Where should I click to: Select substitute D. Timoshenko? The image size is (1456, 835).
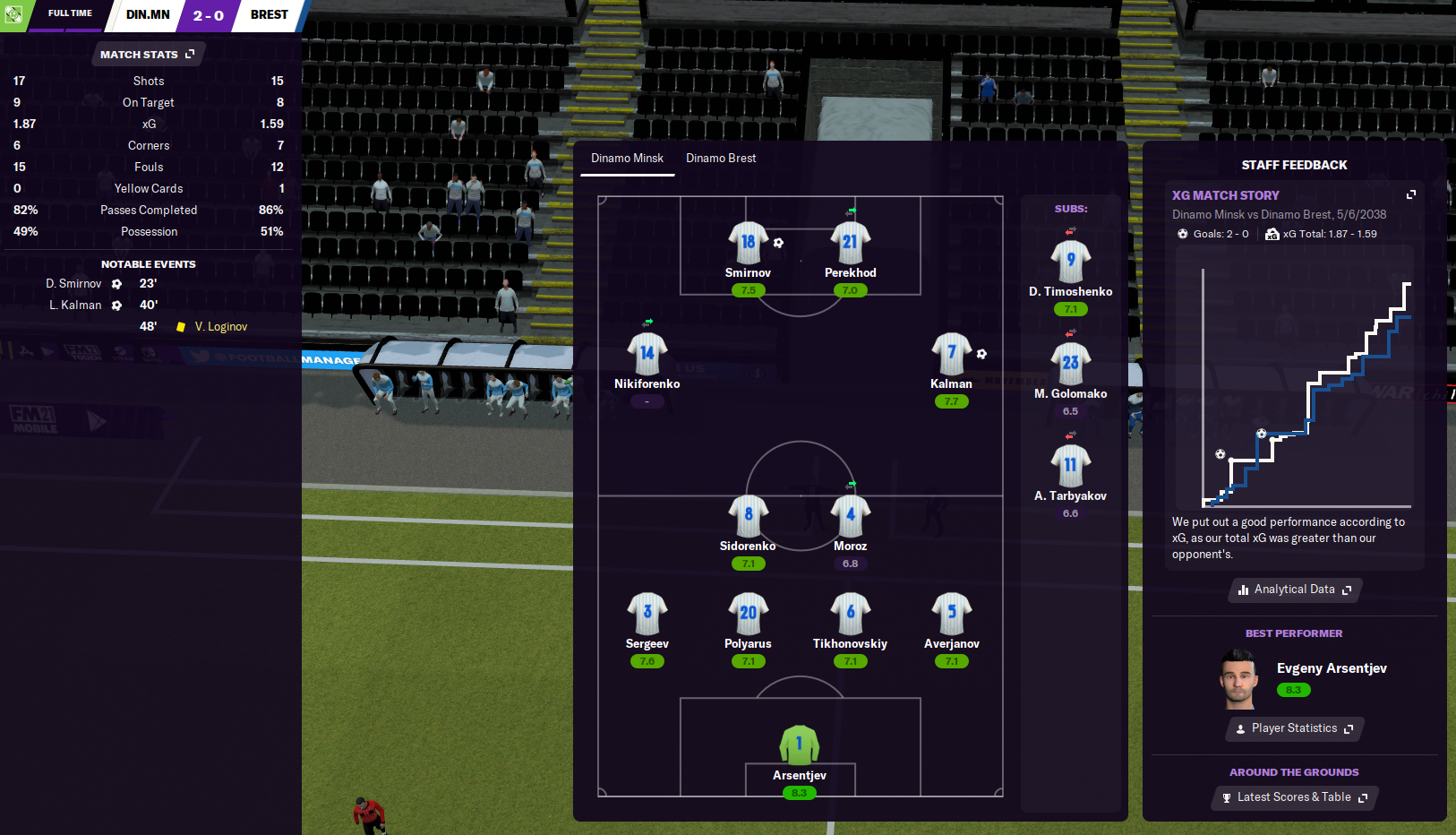pyautogui.click(x=1070, y=262)
